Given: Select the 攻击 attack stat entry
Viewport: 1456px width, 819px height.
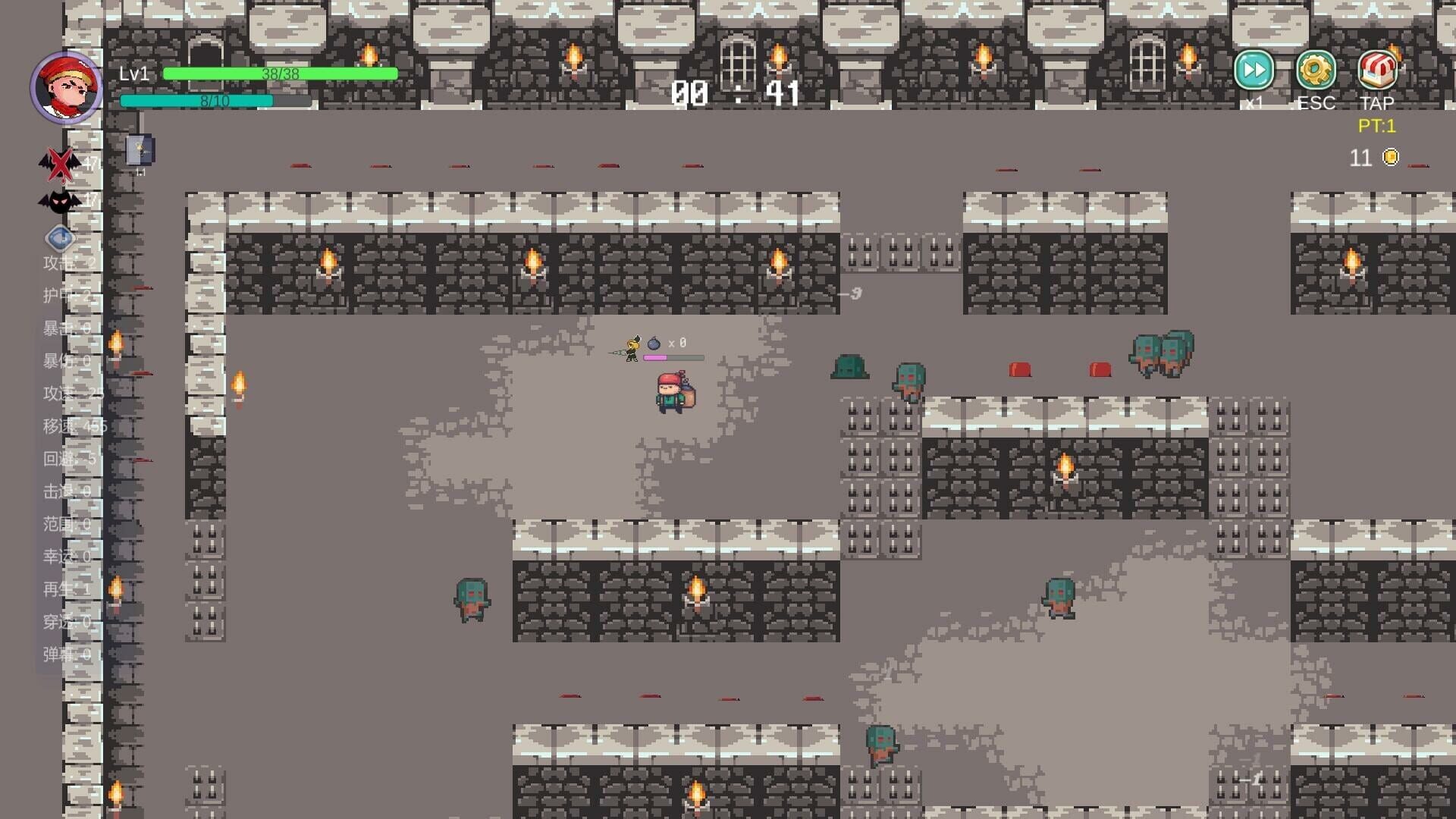Looking at the screenshot, I should [x=57, y=262].
